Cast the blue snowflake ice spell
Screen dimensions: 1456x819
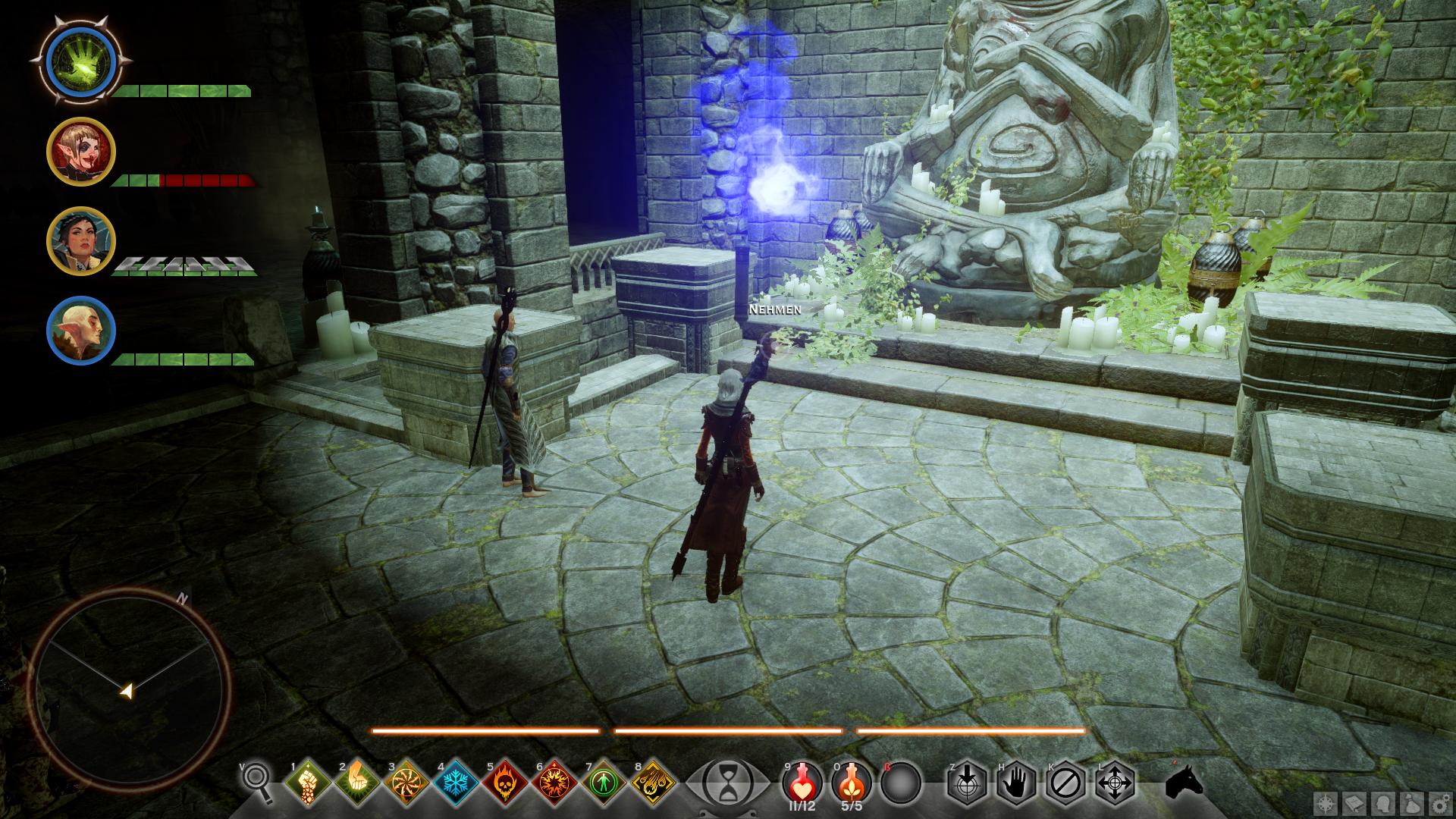pyautogui.click(x=456, y=782)
